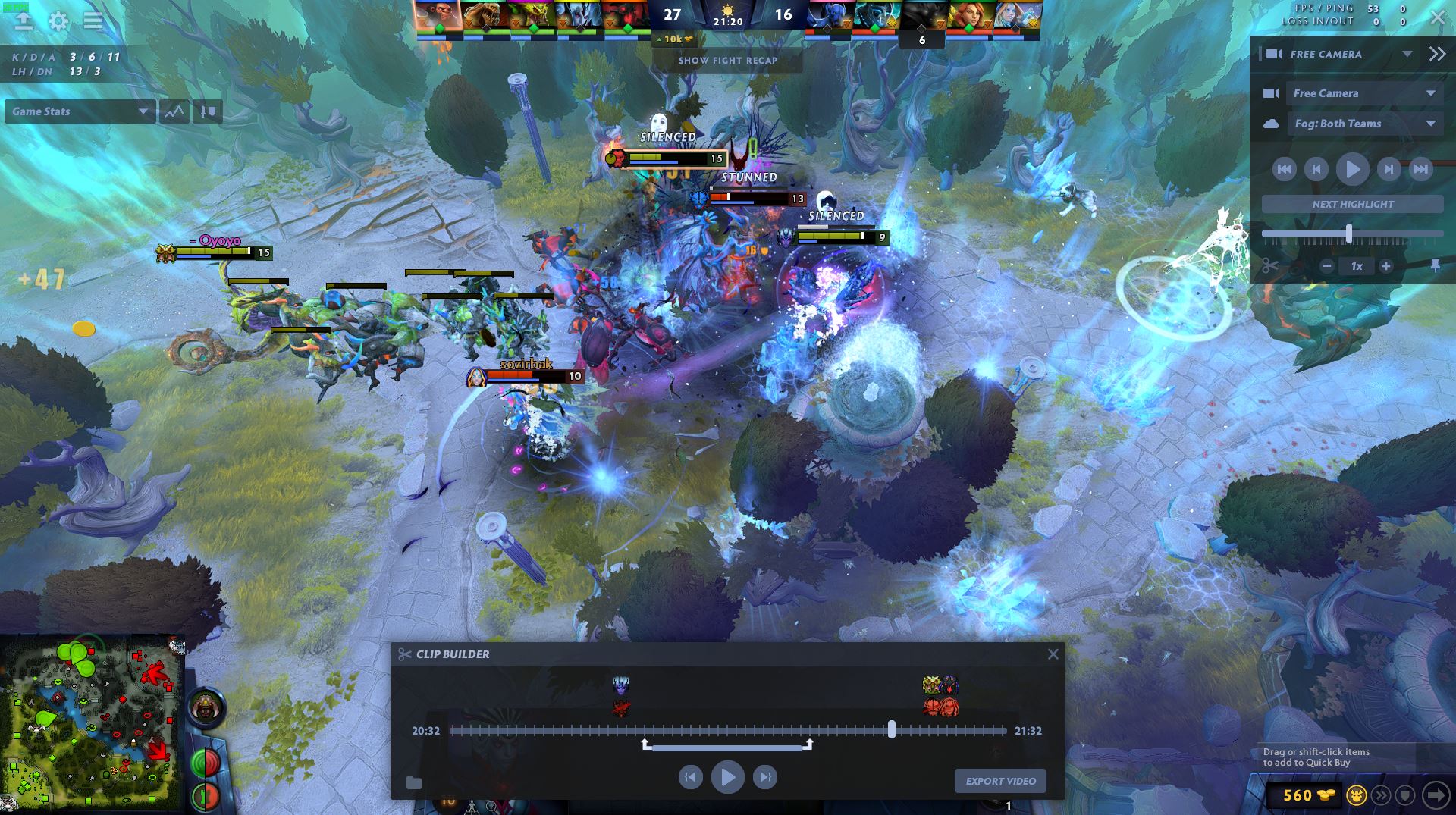Collapse the camera panel with the double-arrow chevron
This screenshot has height=815, width=1456.
point(1436,53)
